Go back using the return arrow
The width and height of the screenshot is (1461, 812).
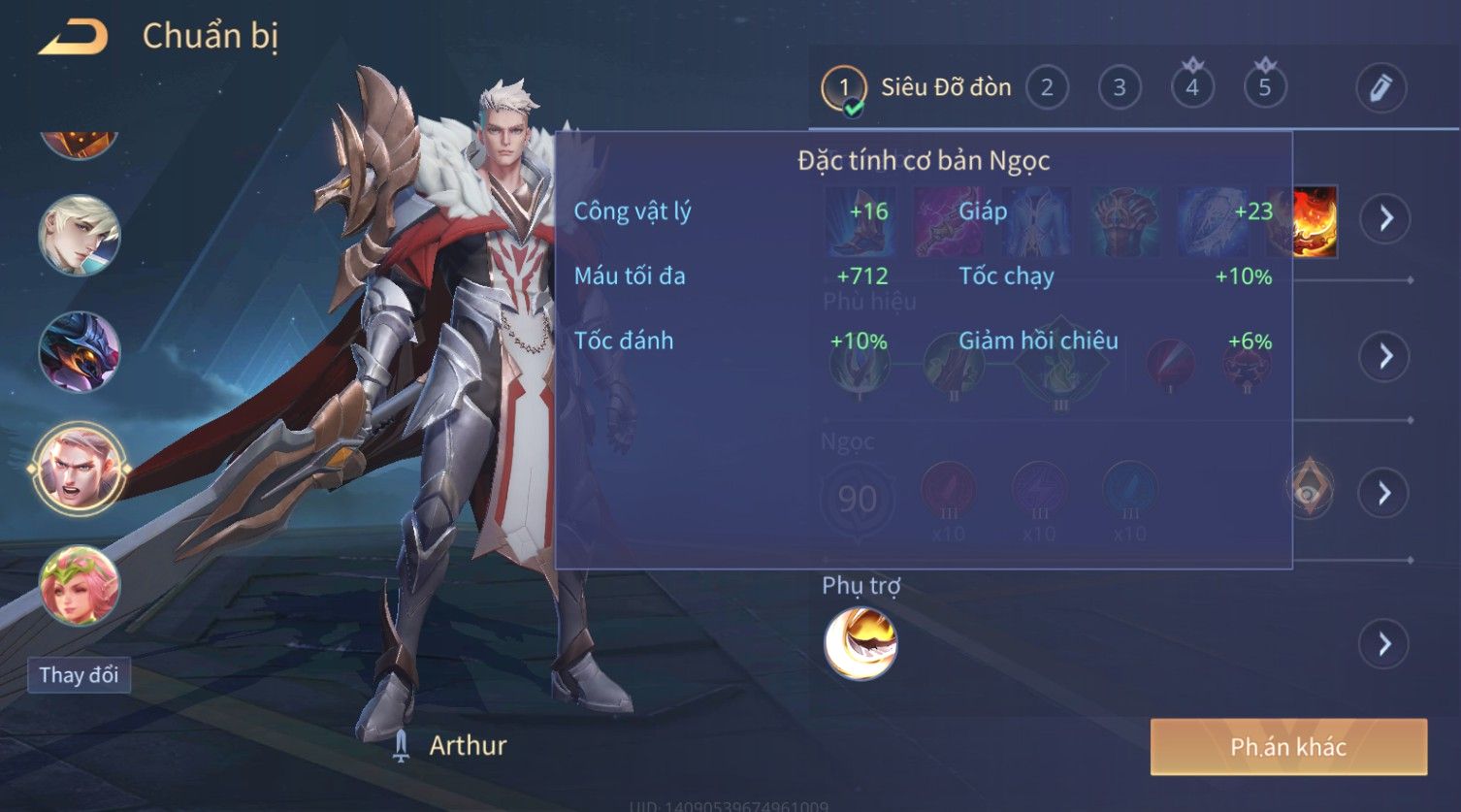74,38
